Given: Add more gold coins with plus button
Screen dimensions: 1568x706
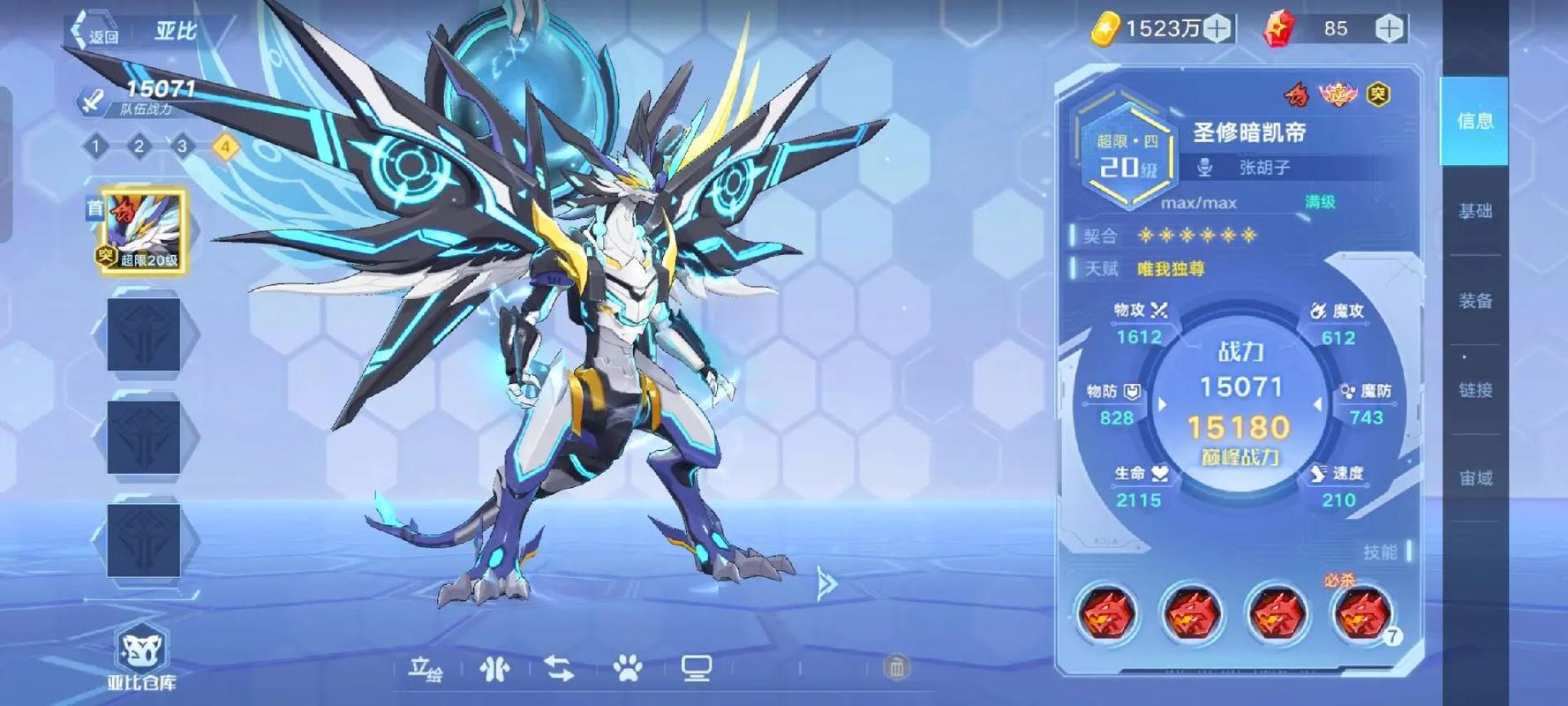Looking at the screenshot, I should (1217, 29).
